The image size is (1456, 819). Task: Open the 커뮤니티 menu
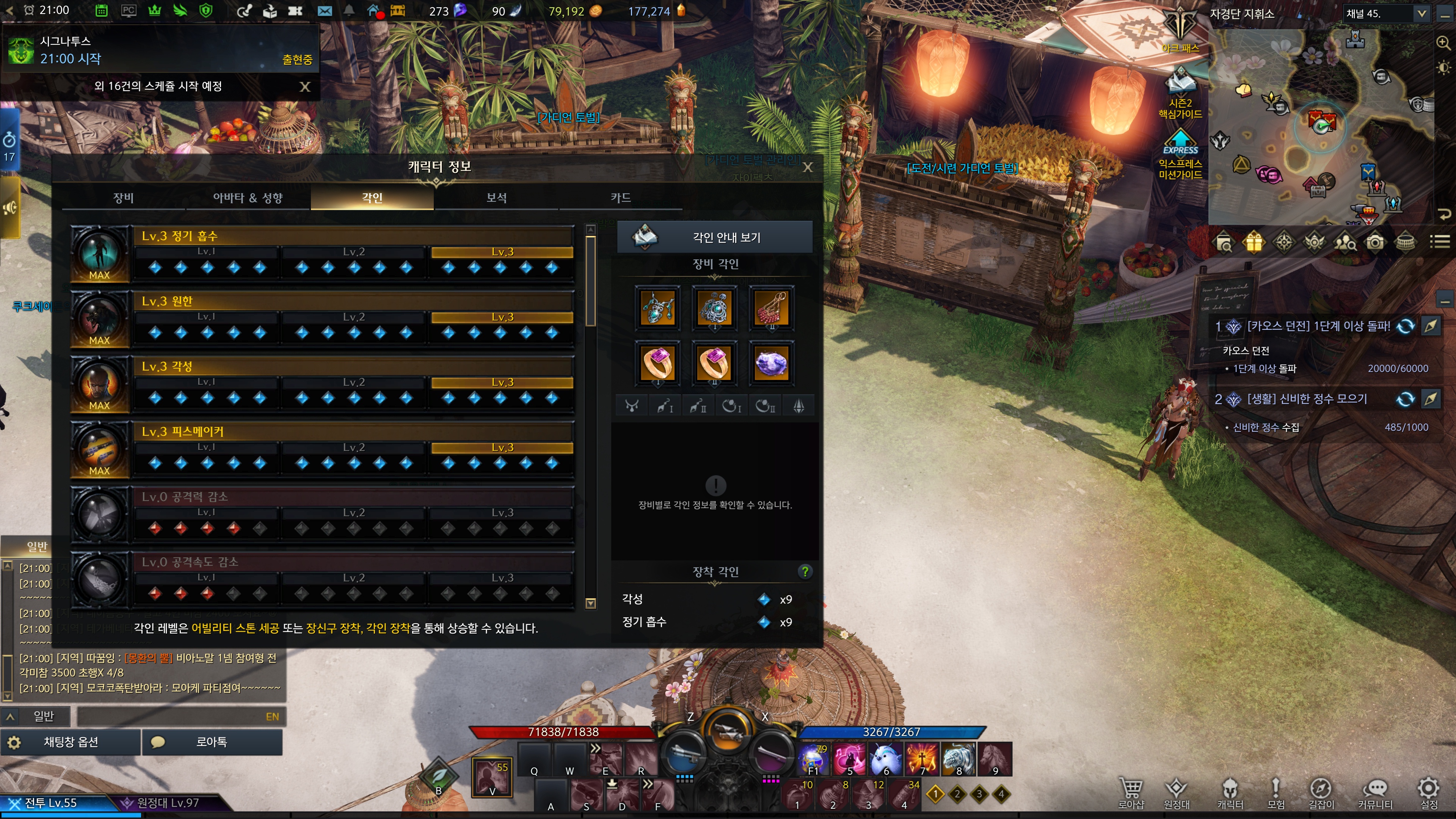point(1375,792)
